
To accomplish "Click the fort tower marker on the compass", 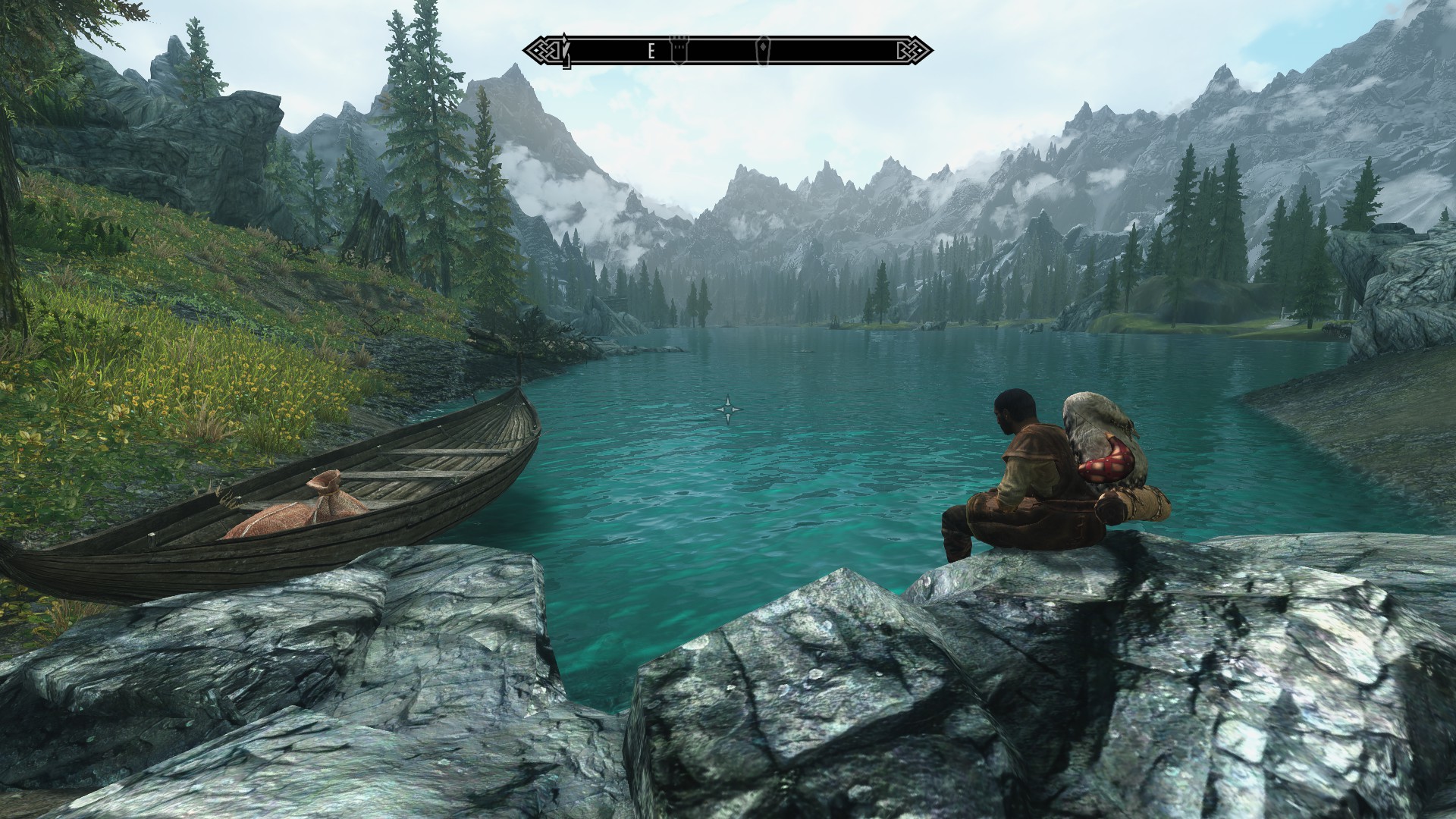I will (x=679, y=49).
